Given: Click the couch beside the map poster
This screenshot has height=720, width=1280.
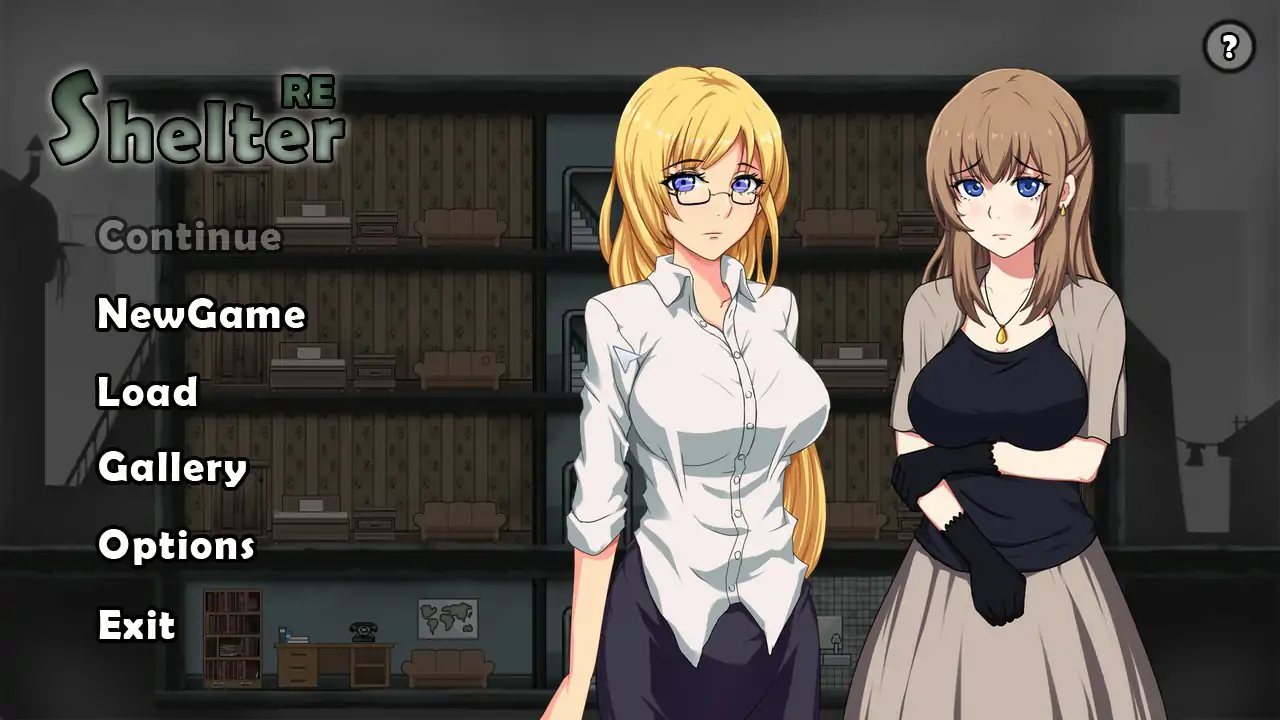Looking at the screenshot, I should [x=450, y=670].
